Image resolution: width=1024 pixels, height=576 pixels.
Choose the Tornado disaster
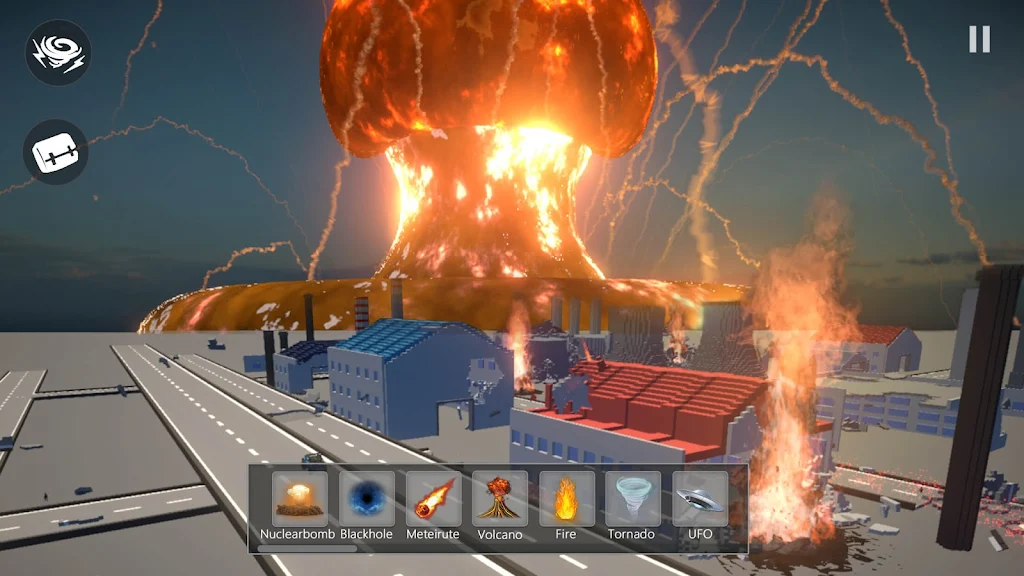(633, 499)
